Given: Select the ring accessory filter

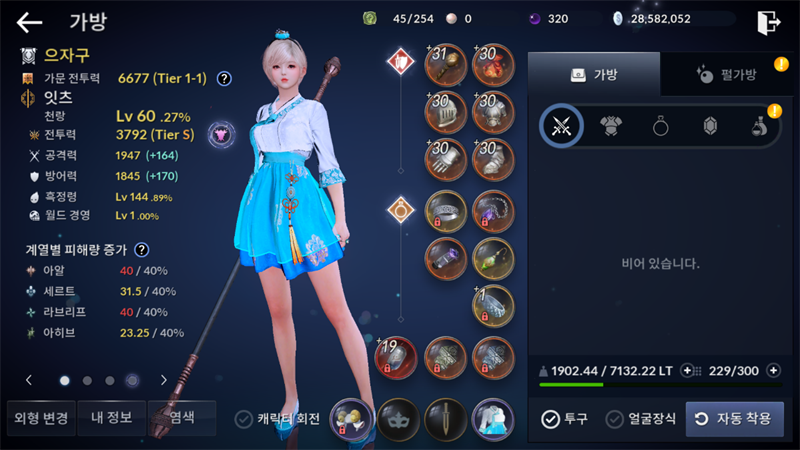Looking at the screenshot, I should point(661,126).
